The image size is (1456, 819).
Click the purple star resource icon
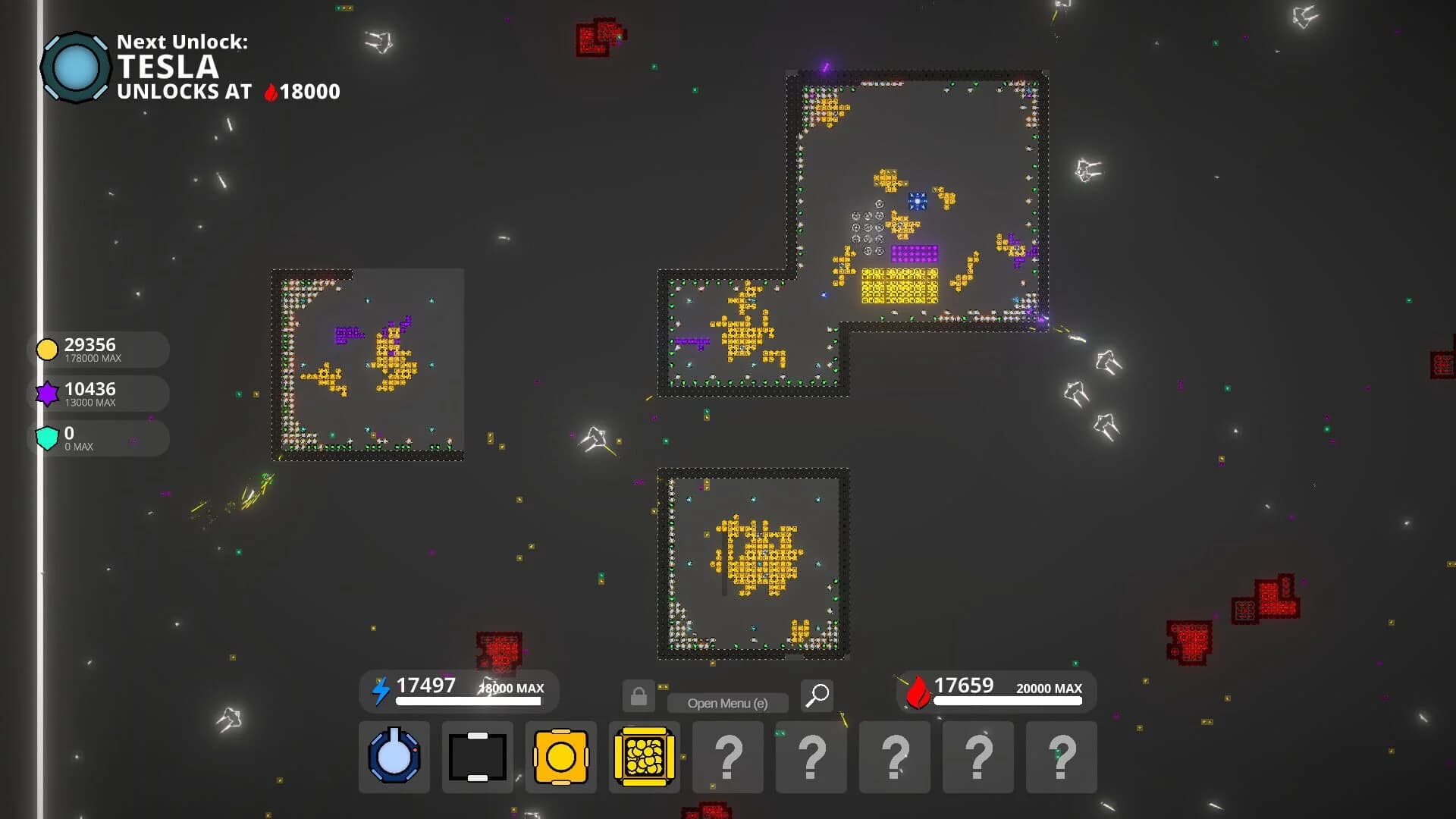point(47,392)
